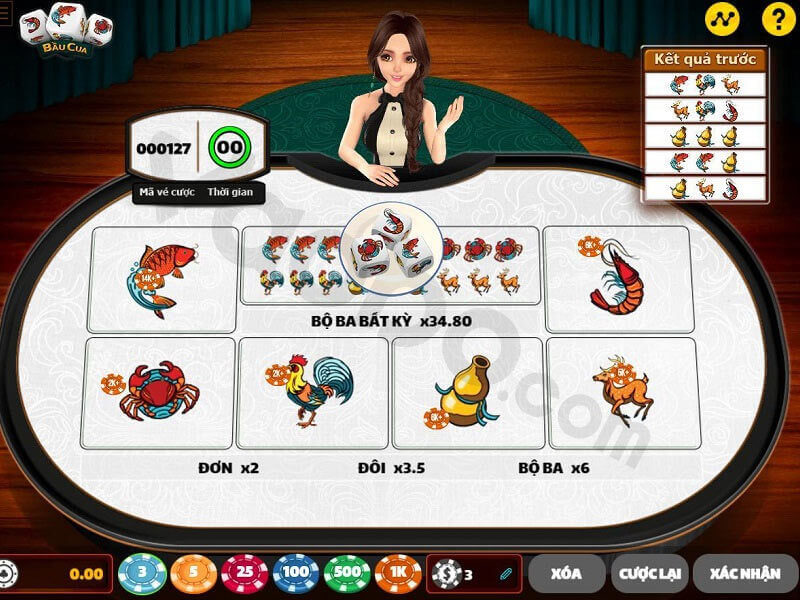Viewport: 800px width, 600px height.
Task: Repeat last bet with CƯỢC LẠI
Action: coord(649,574)
